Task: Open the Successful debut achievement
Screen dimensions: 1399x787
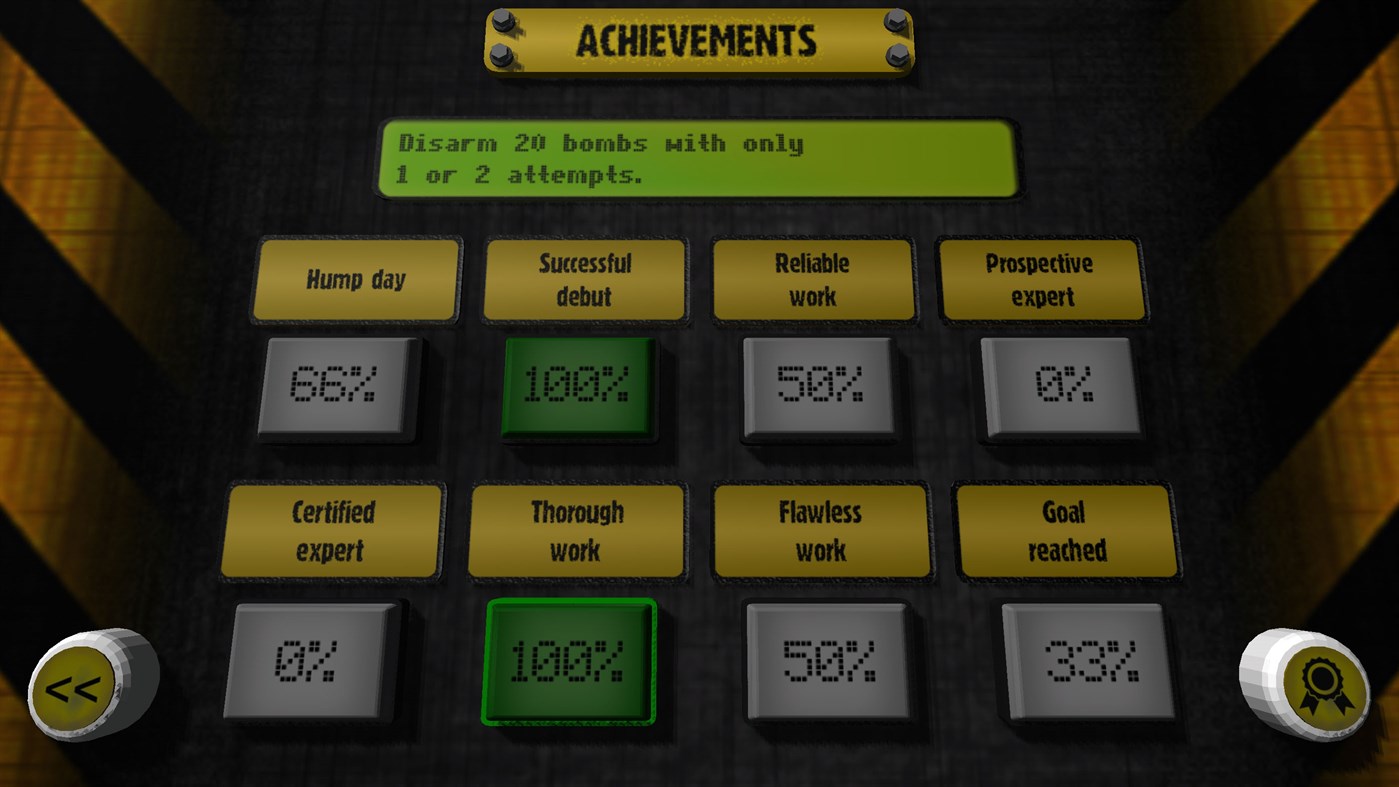Action: 585,279
